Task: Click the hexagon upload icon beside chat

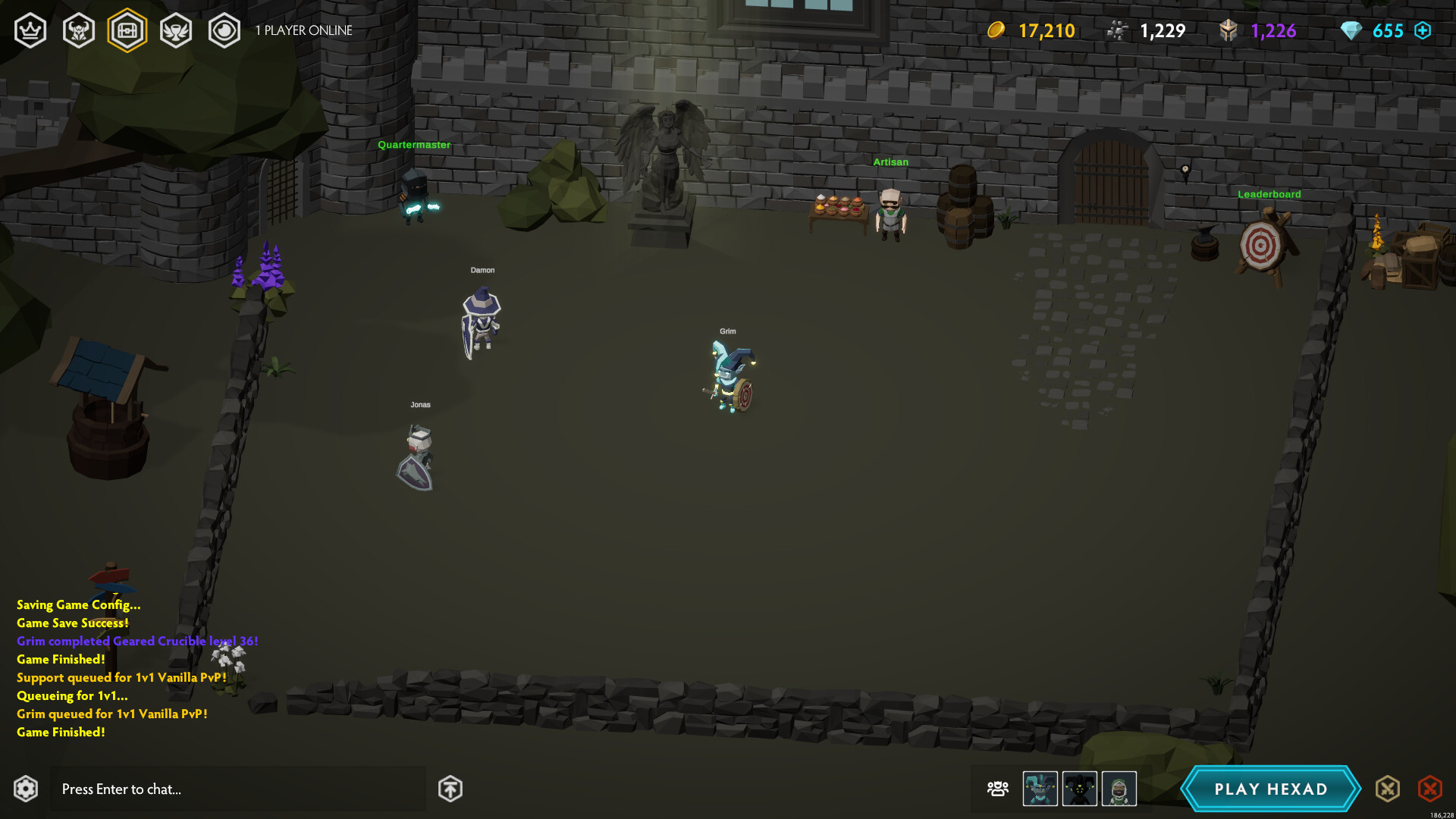Action: click(450, 789)
